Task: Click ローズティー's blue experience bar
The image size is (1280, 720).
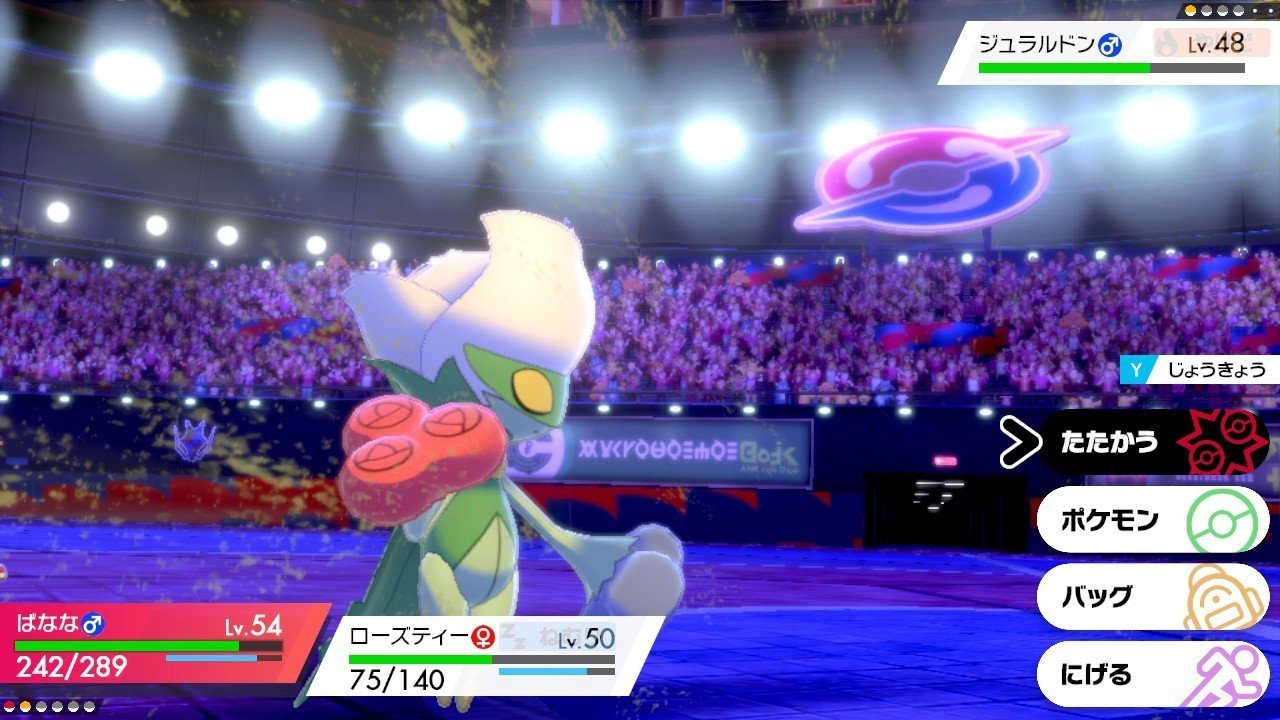Action: click(x=542, y=670)
